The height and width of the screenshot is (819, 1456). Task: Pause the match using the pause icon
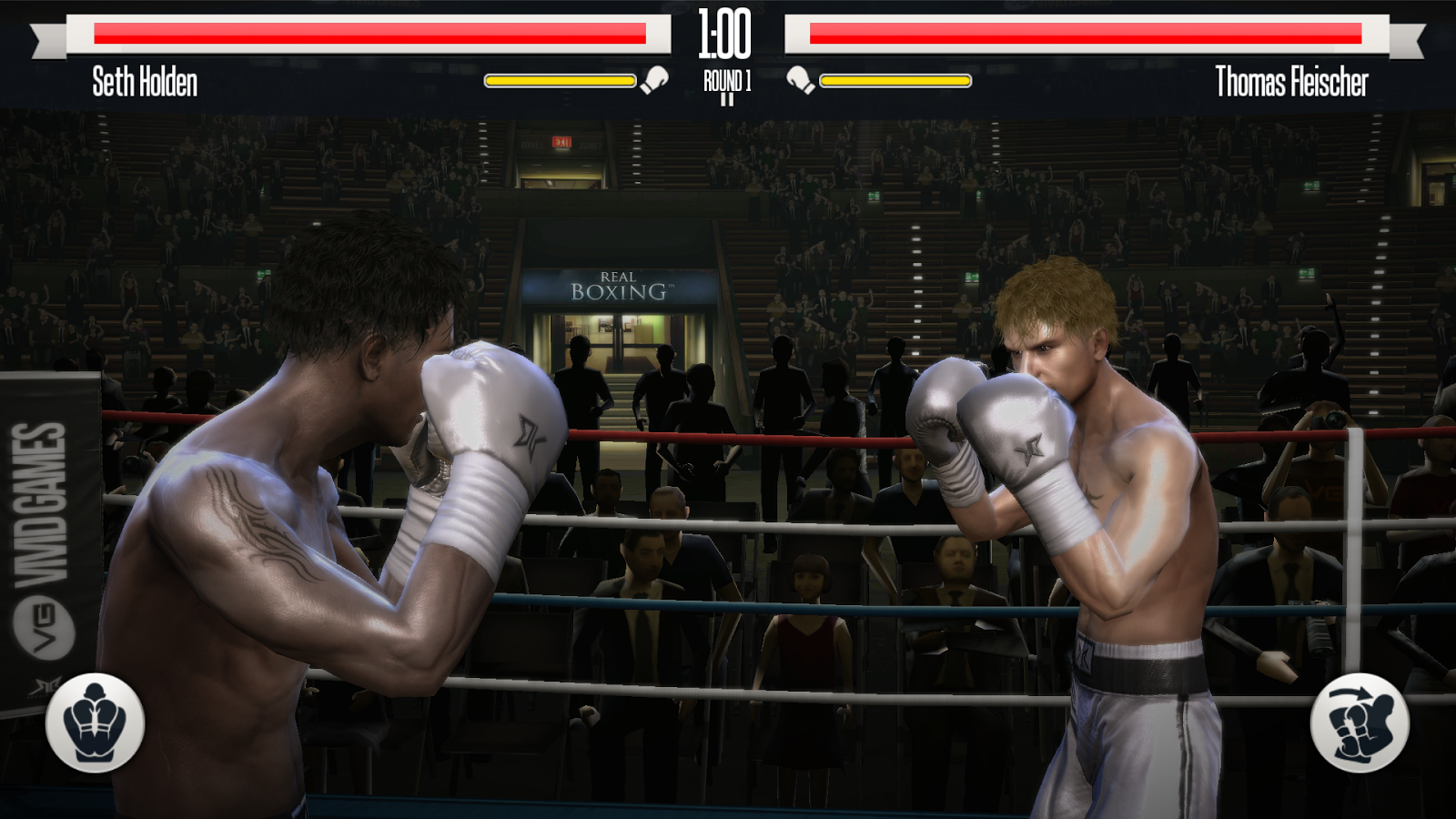tap(727, 99)
